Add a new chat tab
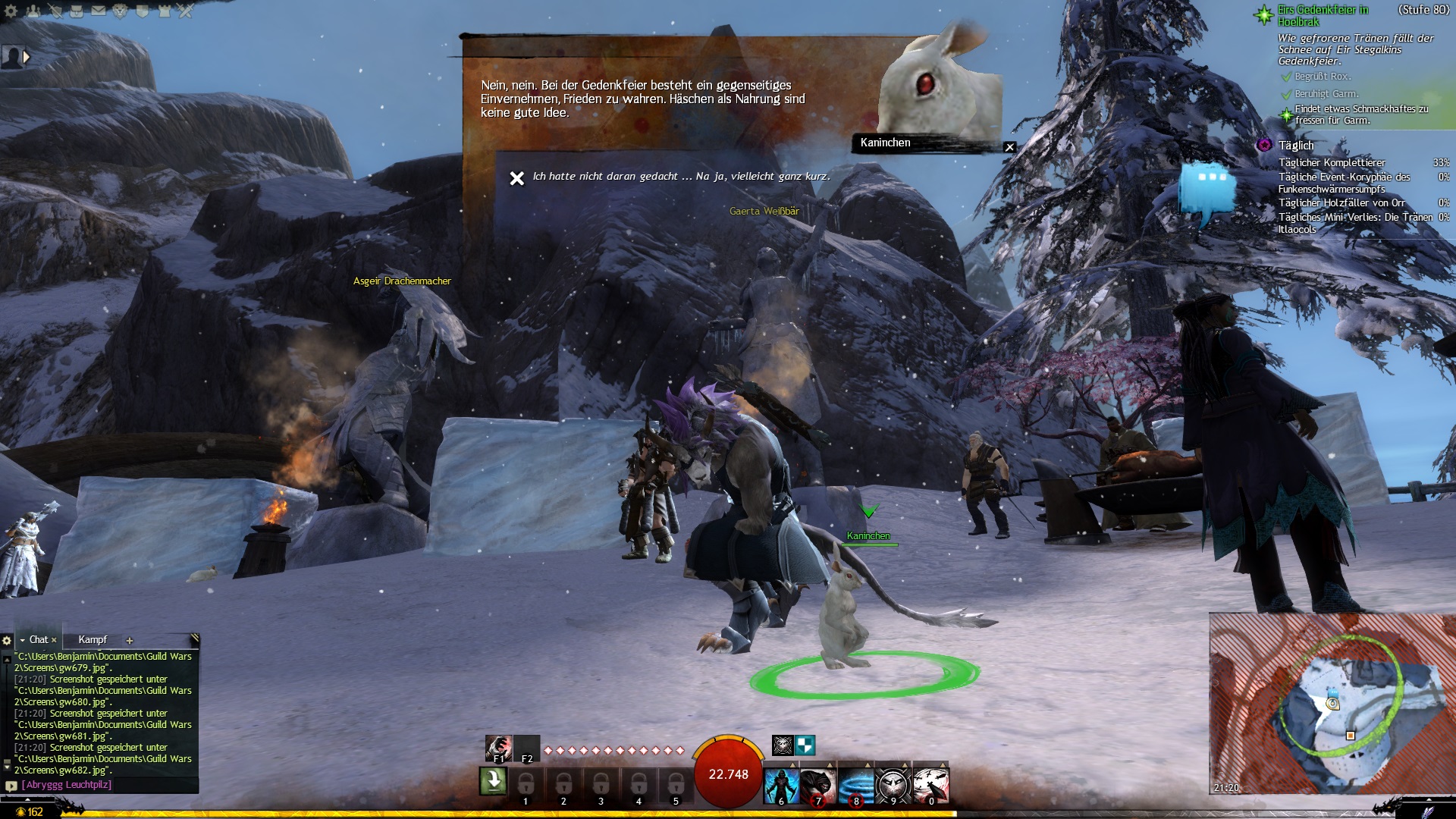This screenshot has height=819, width=1456. pyautogui.click(x=129, y=640)
